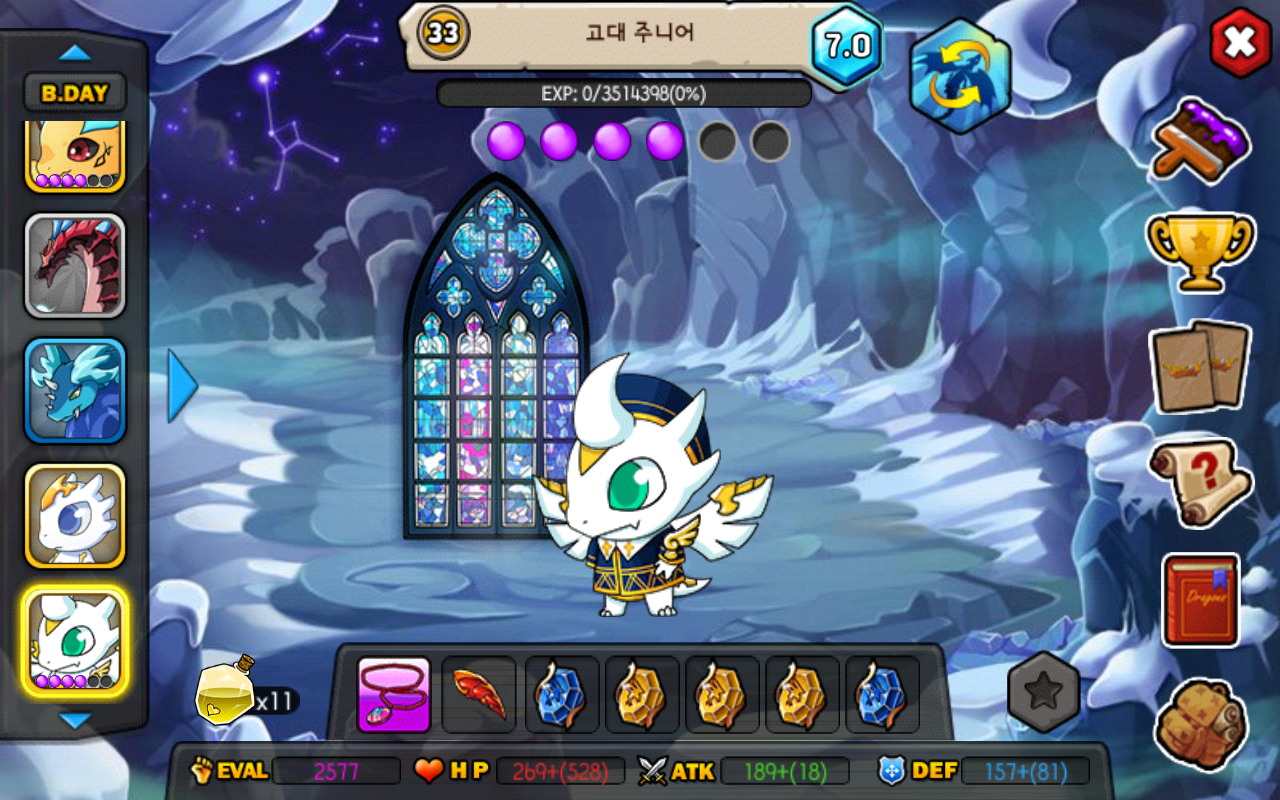Select the blue horned dragon portrait
Viewport: 1280px width, 800px height.
[x=75, y=391]
